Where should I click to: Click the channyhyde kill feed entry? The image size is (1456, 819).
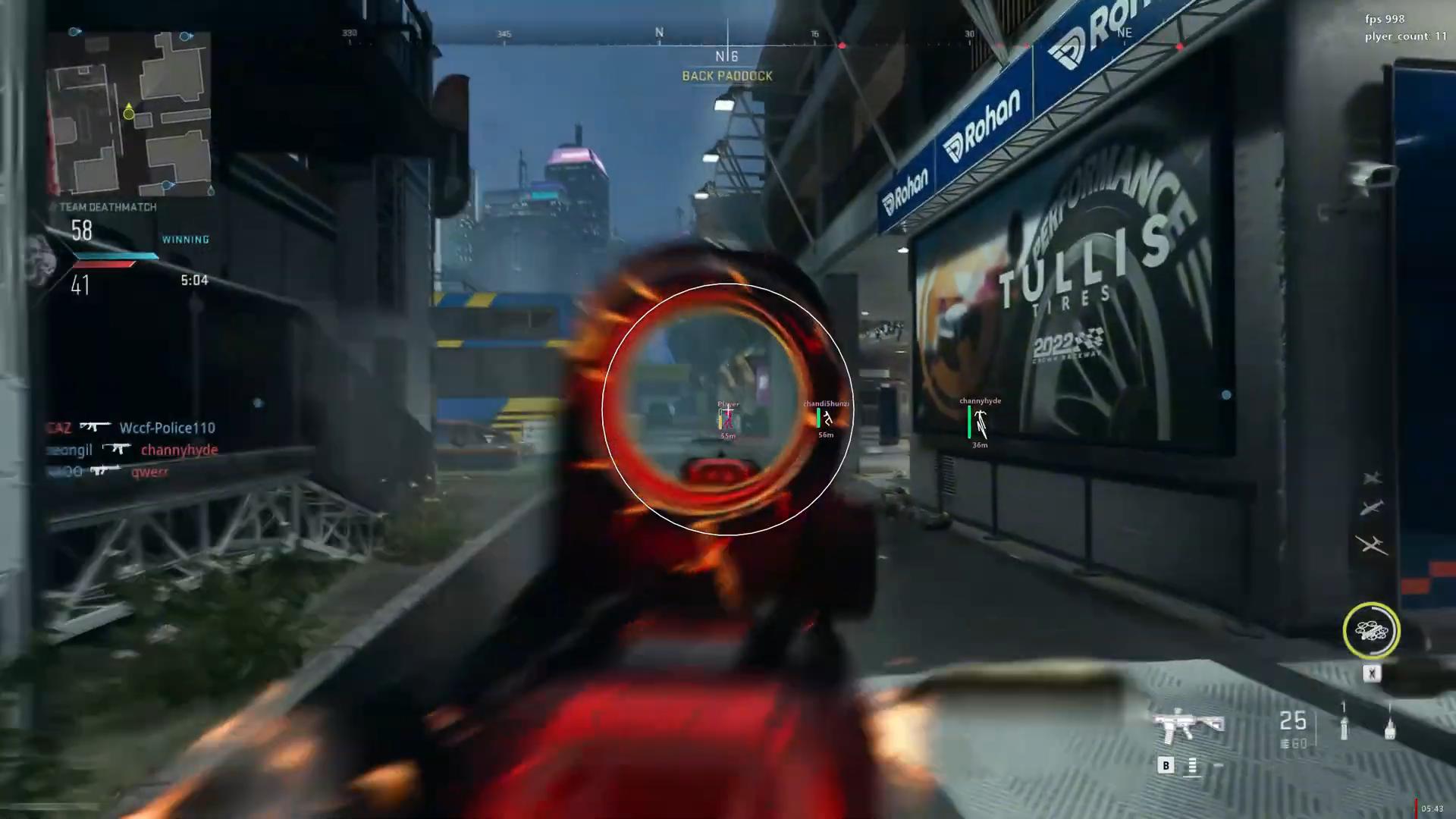pyautogui.click(x=179, y=450)
